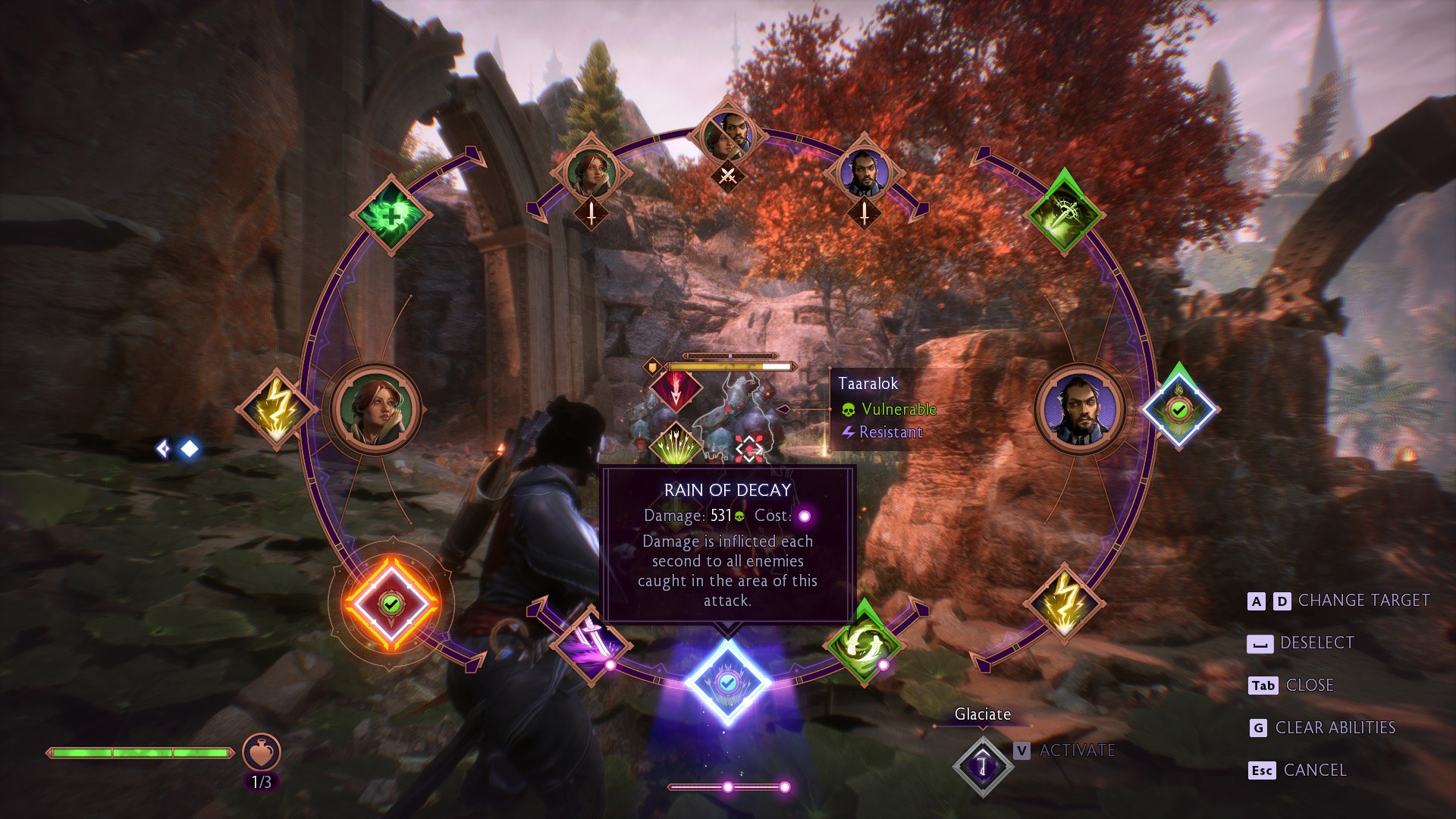
Task: Choose the large bearded companion portrait
Action: (x=1080, y=409)
